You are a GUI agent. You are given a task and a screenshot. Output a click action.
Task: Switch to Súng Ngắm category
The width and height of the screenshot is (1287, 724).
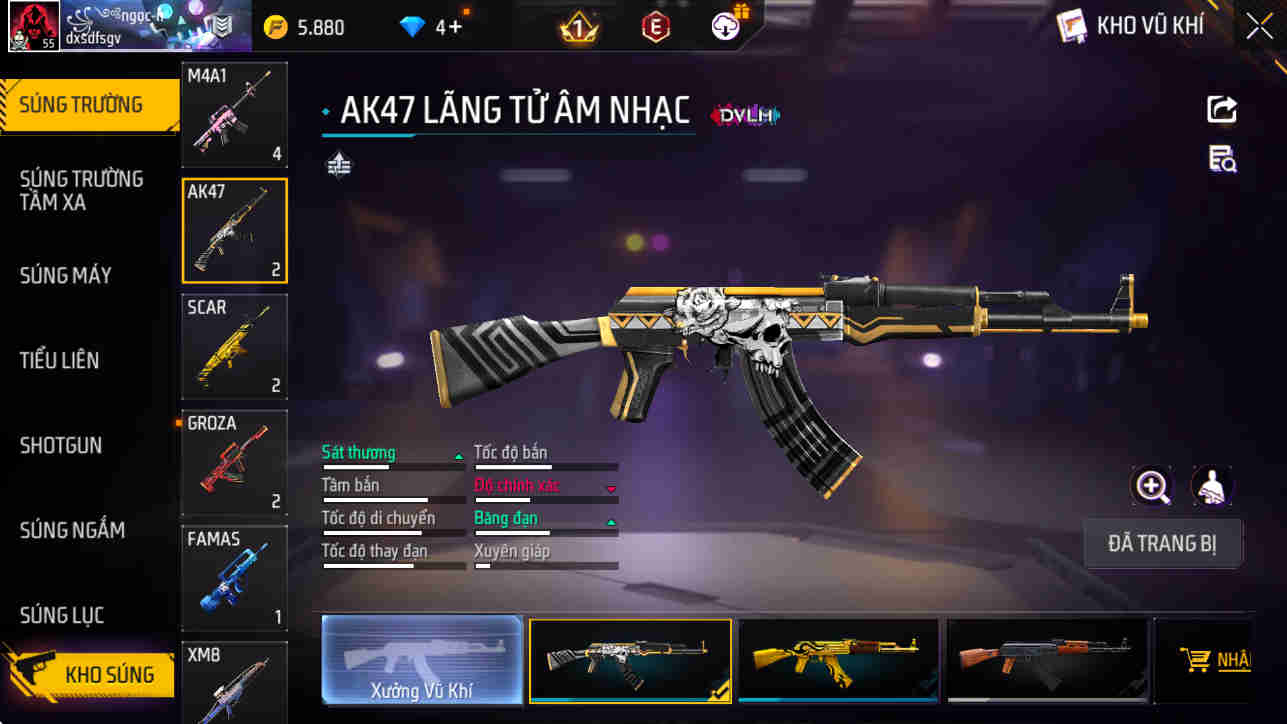tap(72, 530)
